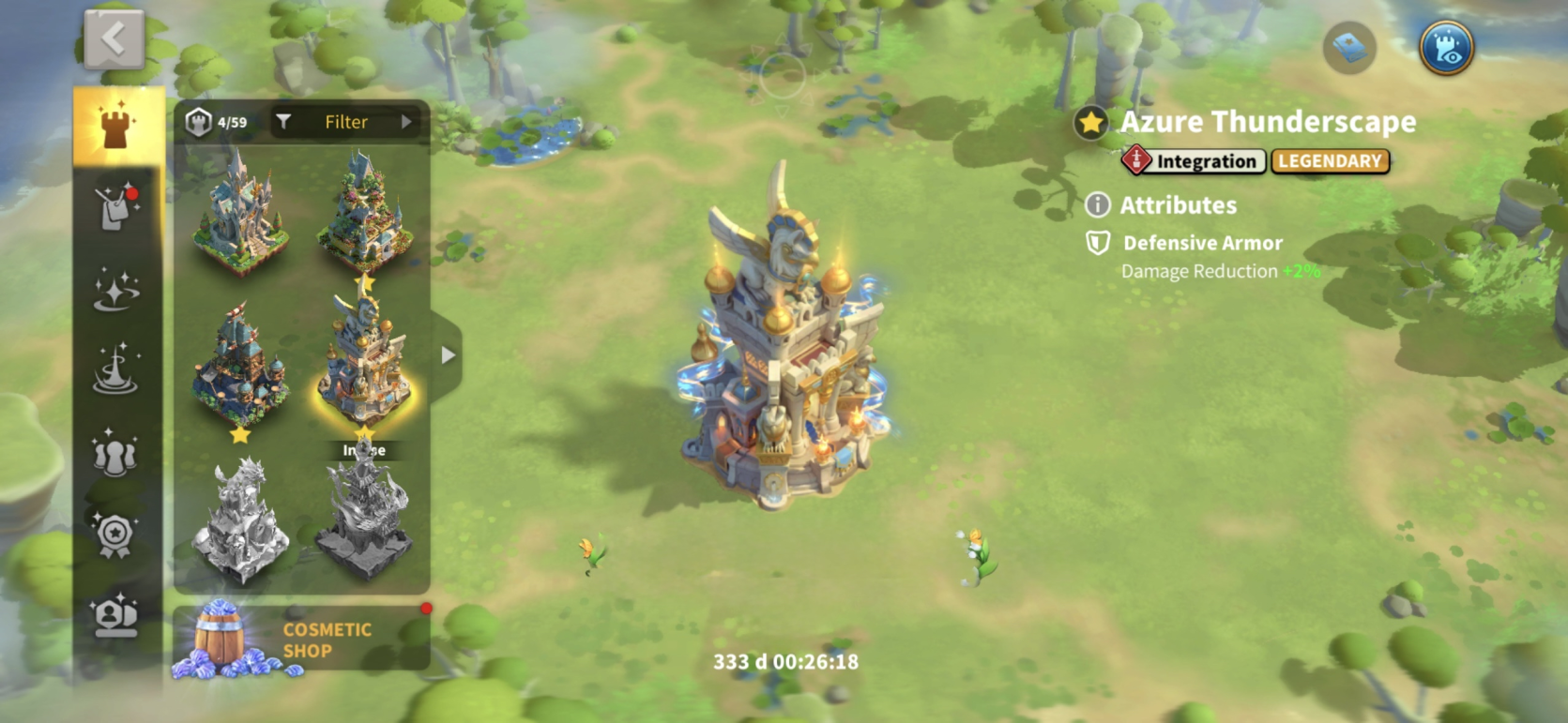Toggle the castle preview eye button

tap(1446, 47)
